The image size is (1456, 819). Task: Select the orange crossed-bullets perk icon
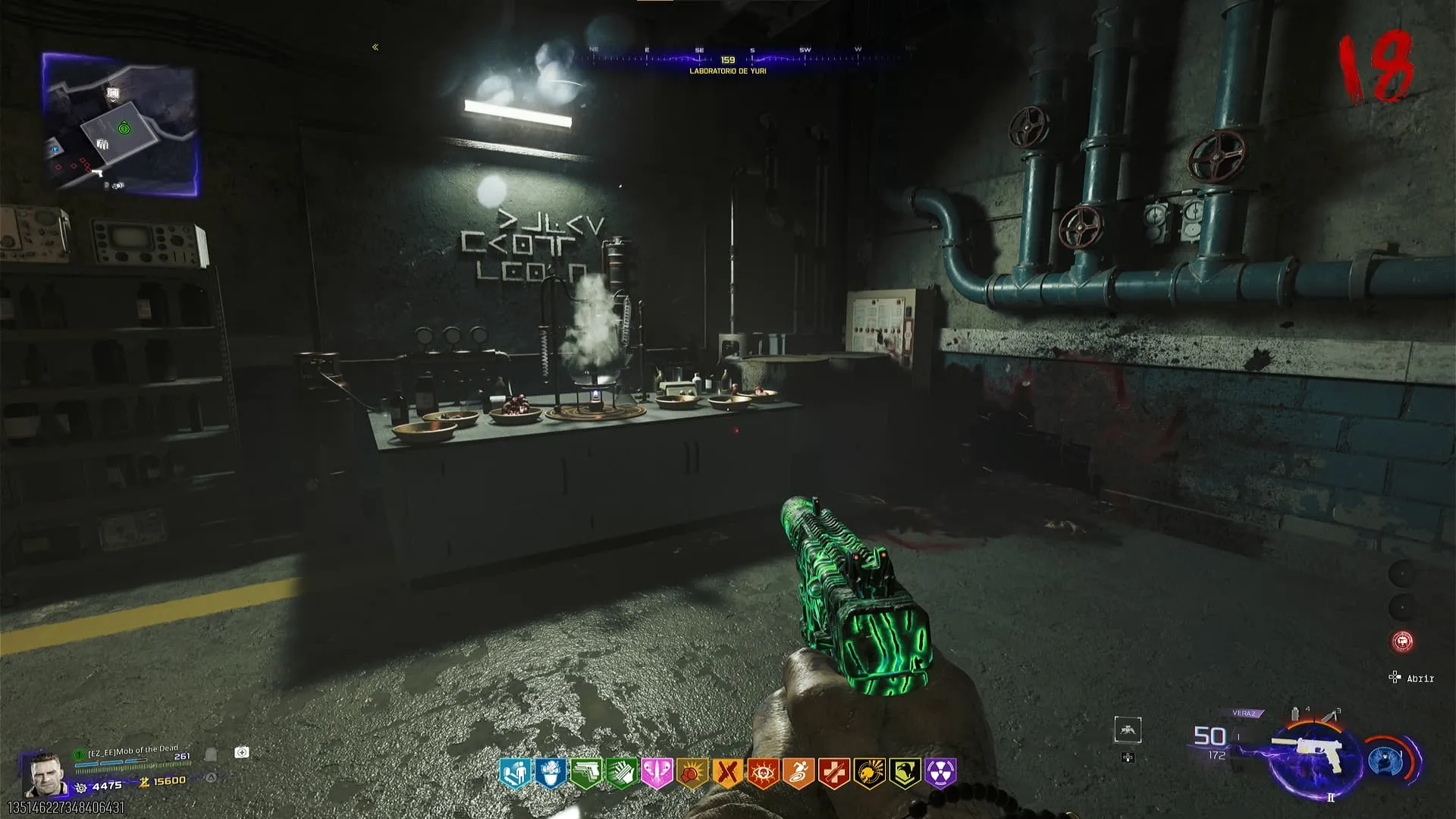coord(727,773)
